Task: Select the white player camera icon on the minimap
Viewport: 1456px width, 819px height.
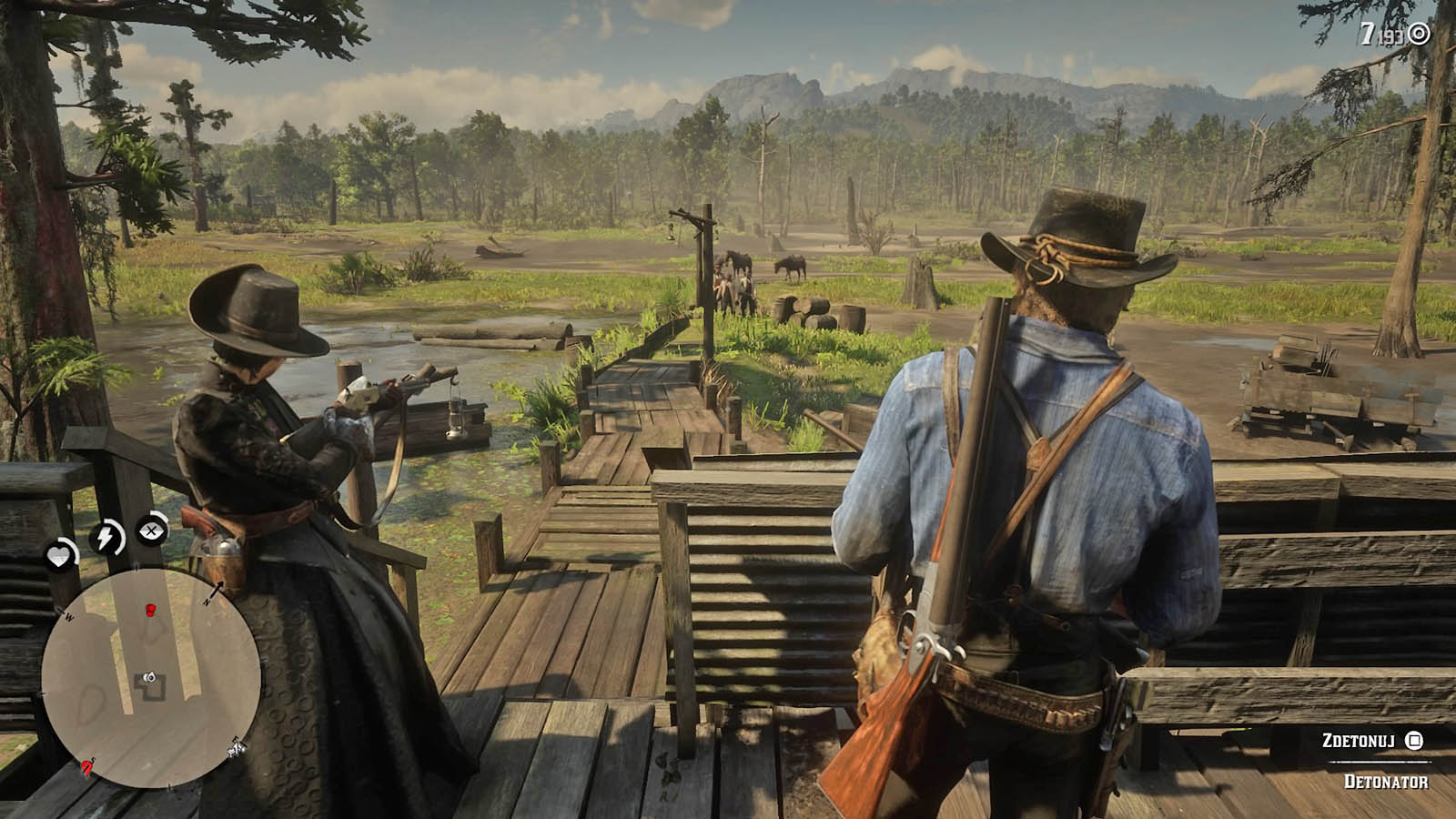Action: [x=148, y=677]
